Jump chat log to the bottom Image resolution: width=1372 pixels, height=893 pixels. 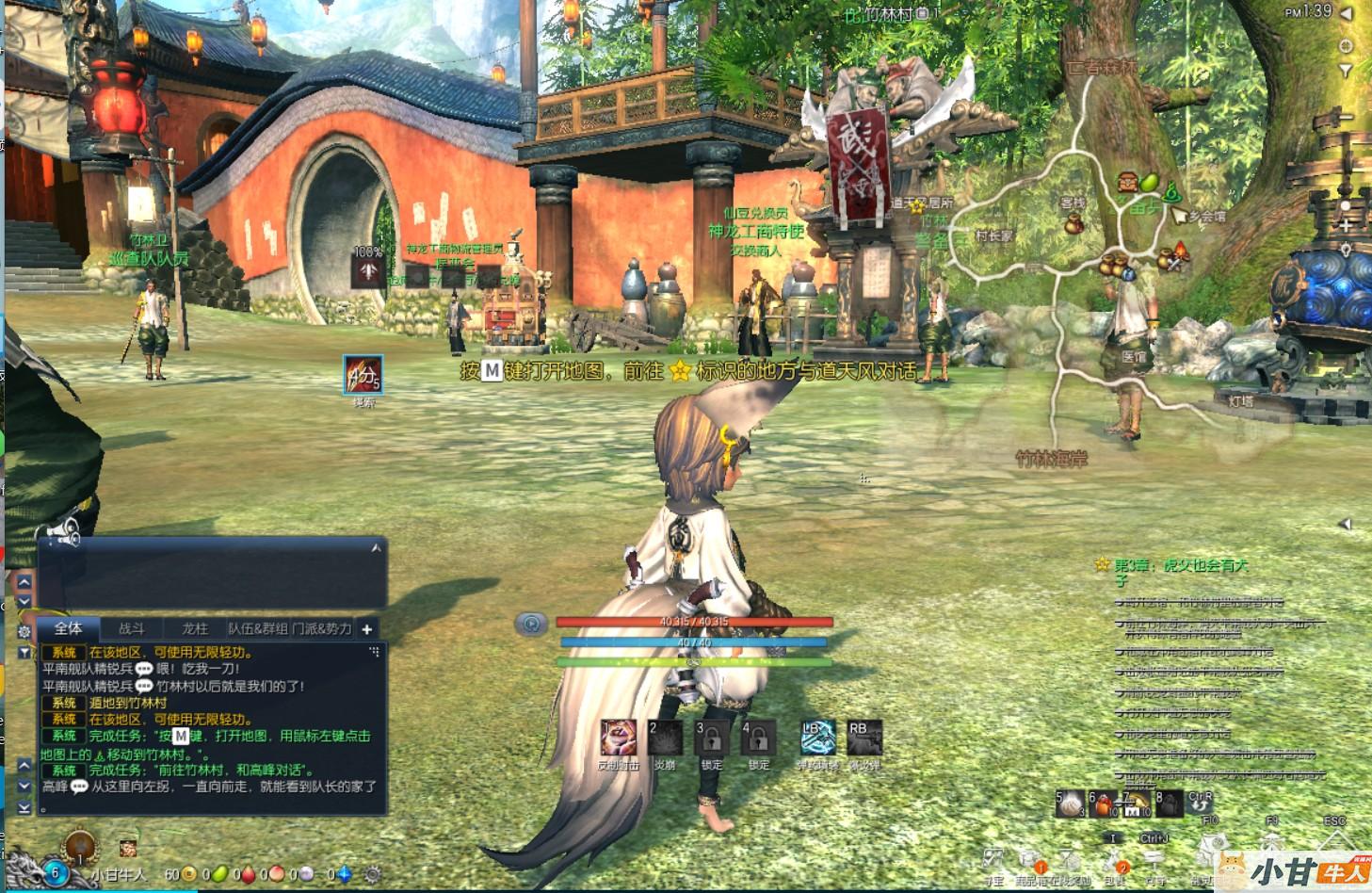tap(24, 806)
